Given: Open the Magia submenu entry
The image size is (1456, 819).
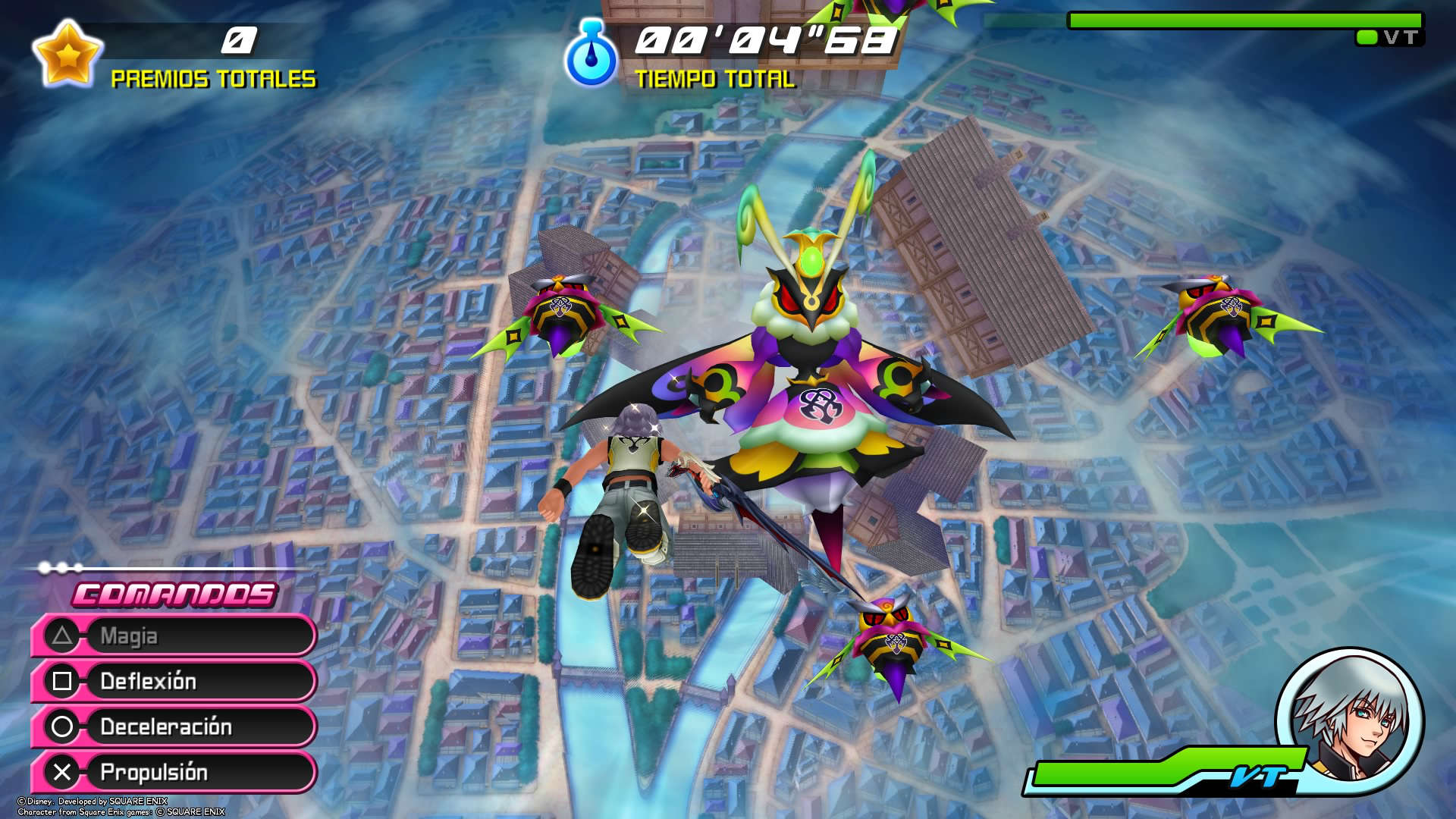Looking at the screenshot, I should [x=174, y=636].
